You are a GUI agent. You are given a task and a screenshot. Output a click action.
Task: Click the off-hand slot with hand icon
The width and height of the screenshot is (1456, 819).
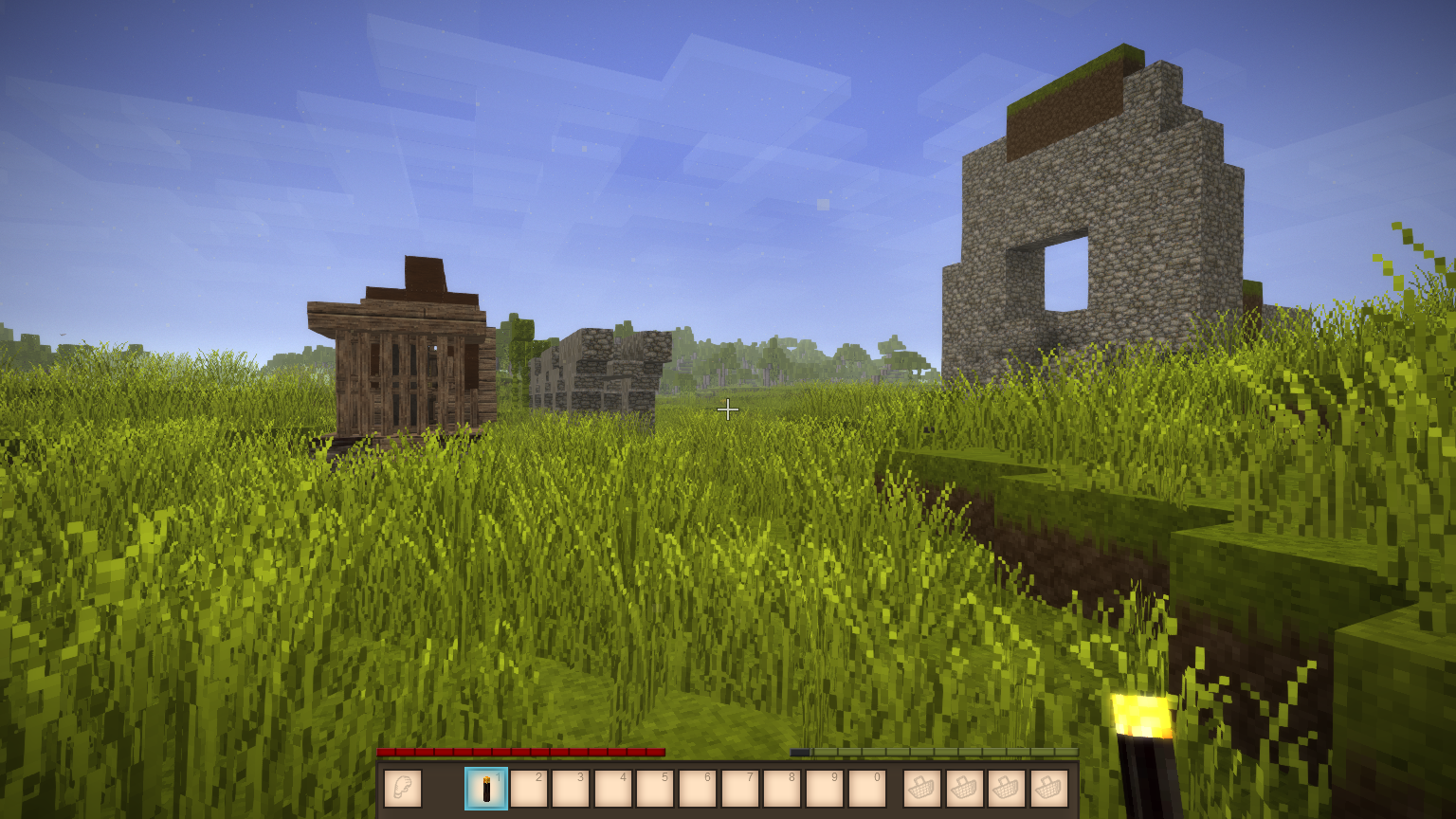403,789
